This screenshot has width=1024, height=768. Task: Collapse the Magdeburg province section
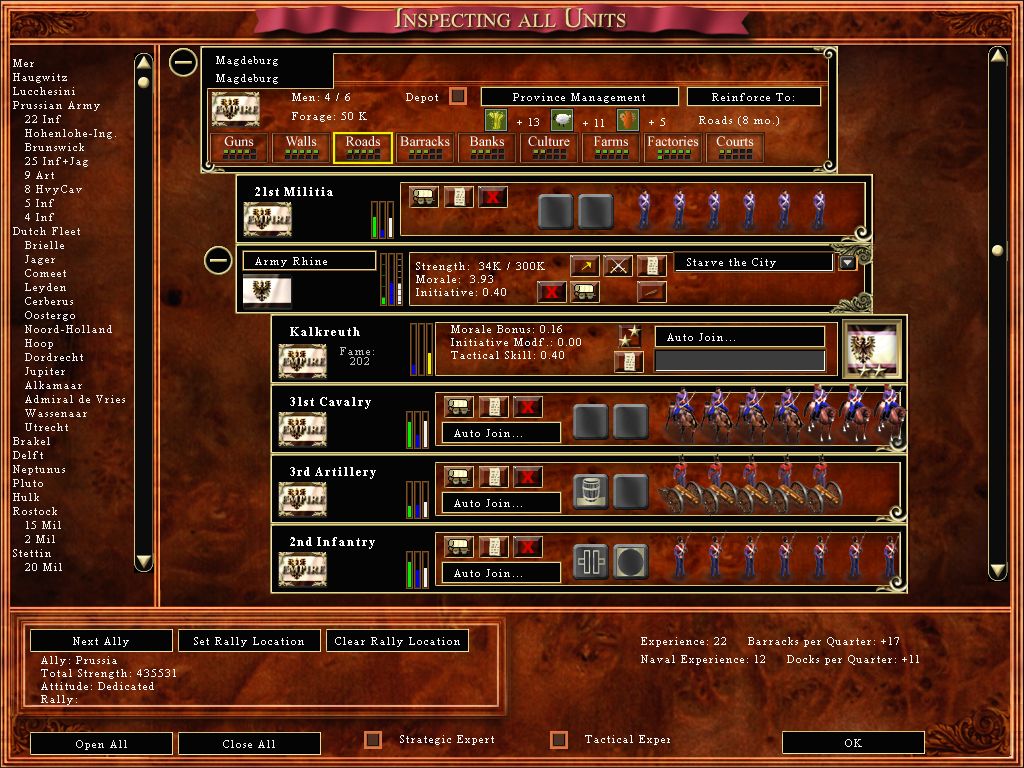point(183,63)
